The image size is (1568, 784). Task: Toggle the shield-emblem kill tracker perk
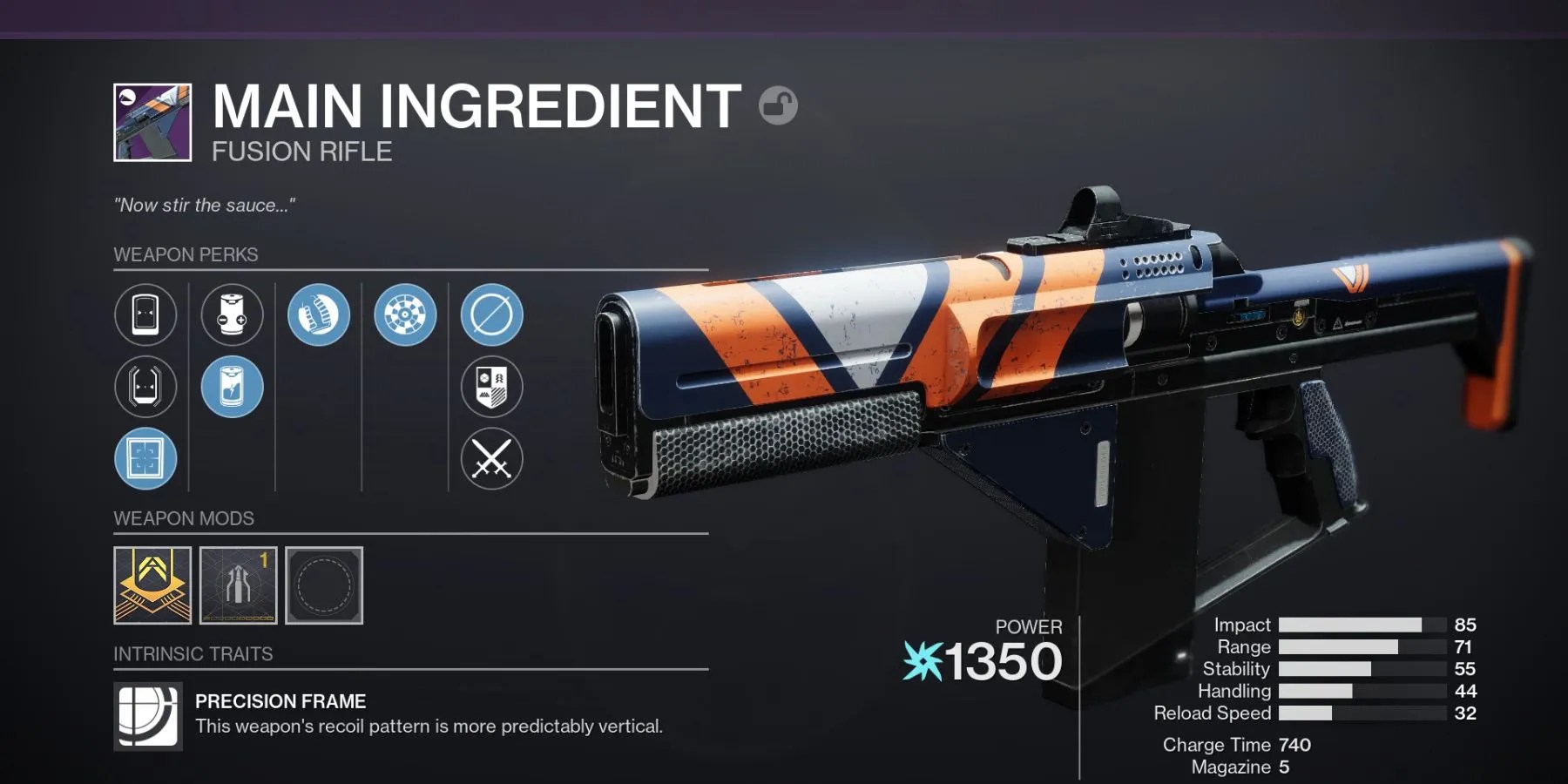492,388
